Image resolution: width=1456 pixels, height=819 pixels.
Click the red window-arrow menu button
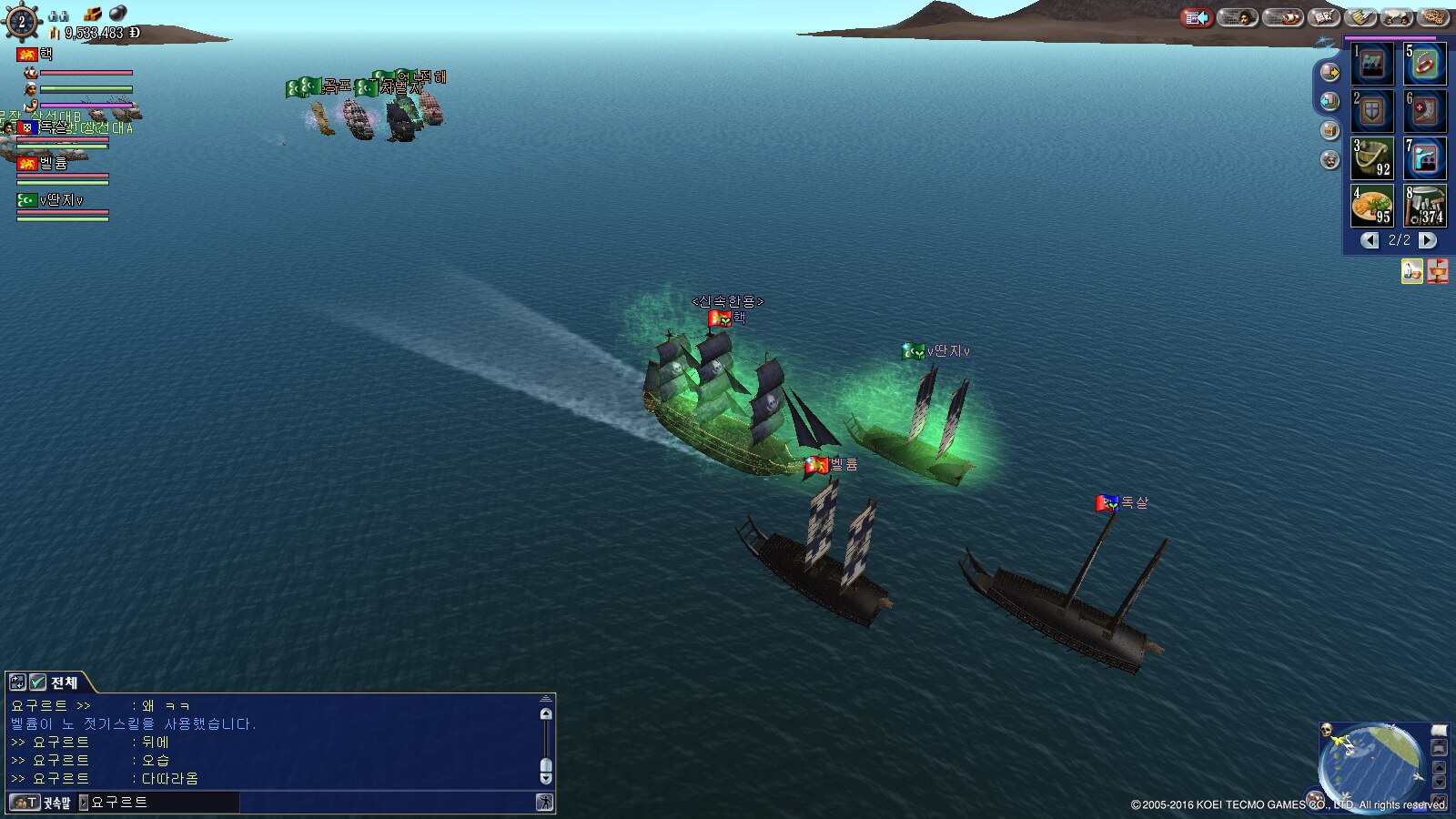pyautogui.click(x=1196, y=17)
